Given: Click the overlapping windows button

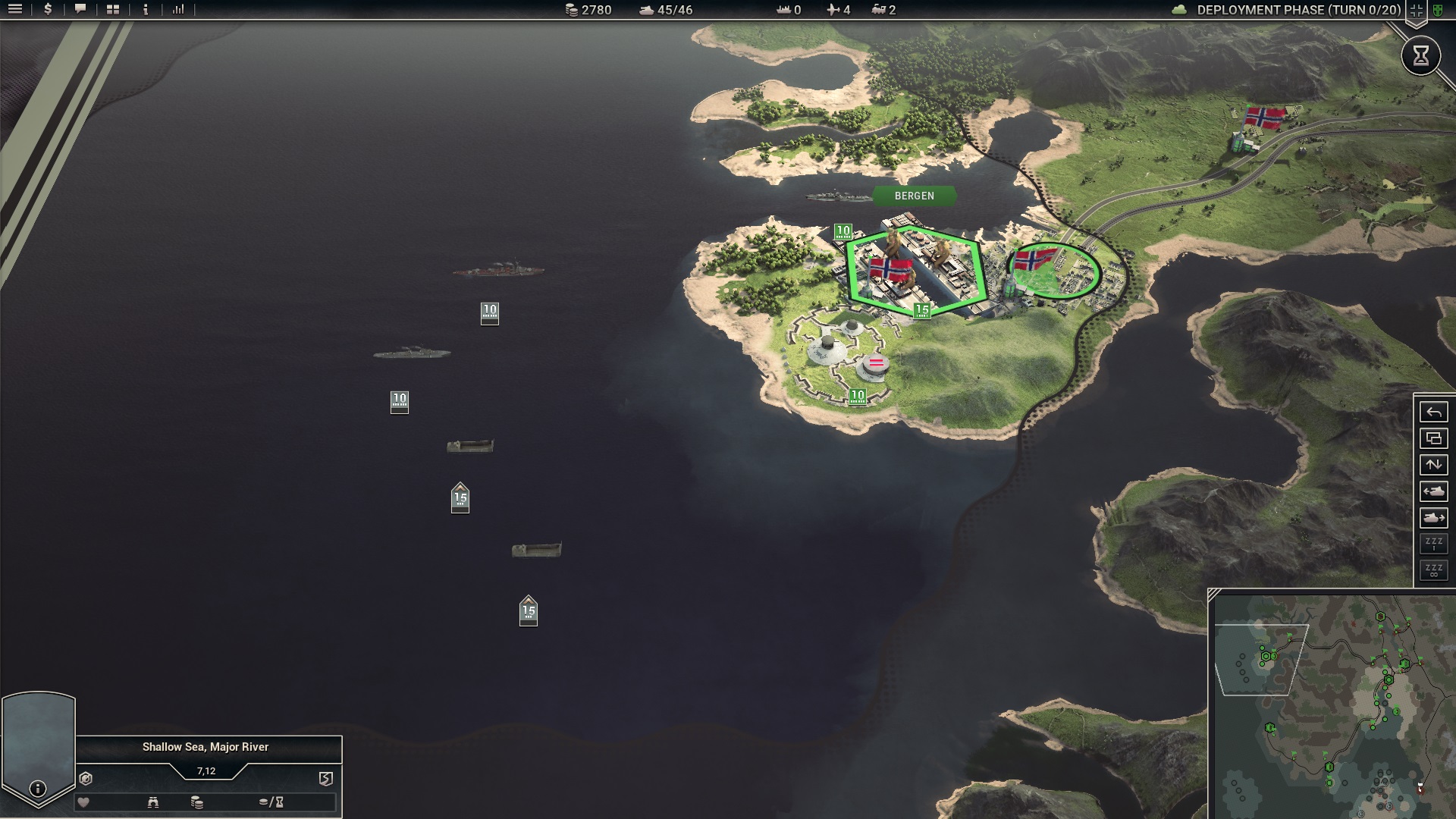Looking at the screenshot, I should coord(1433,438).
